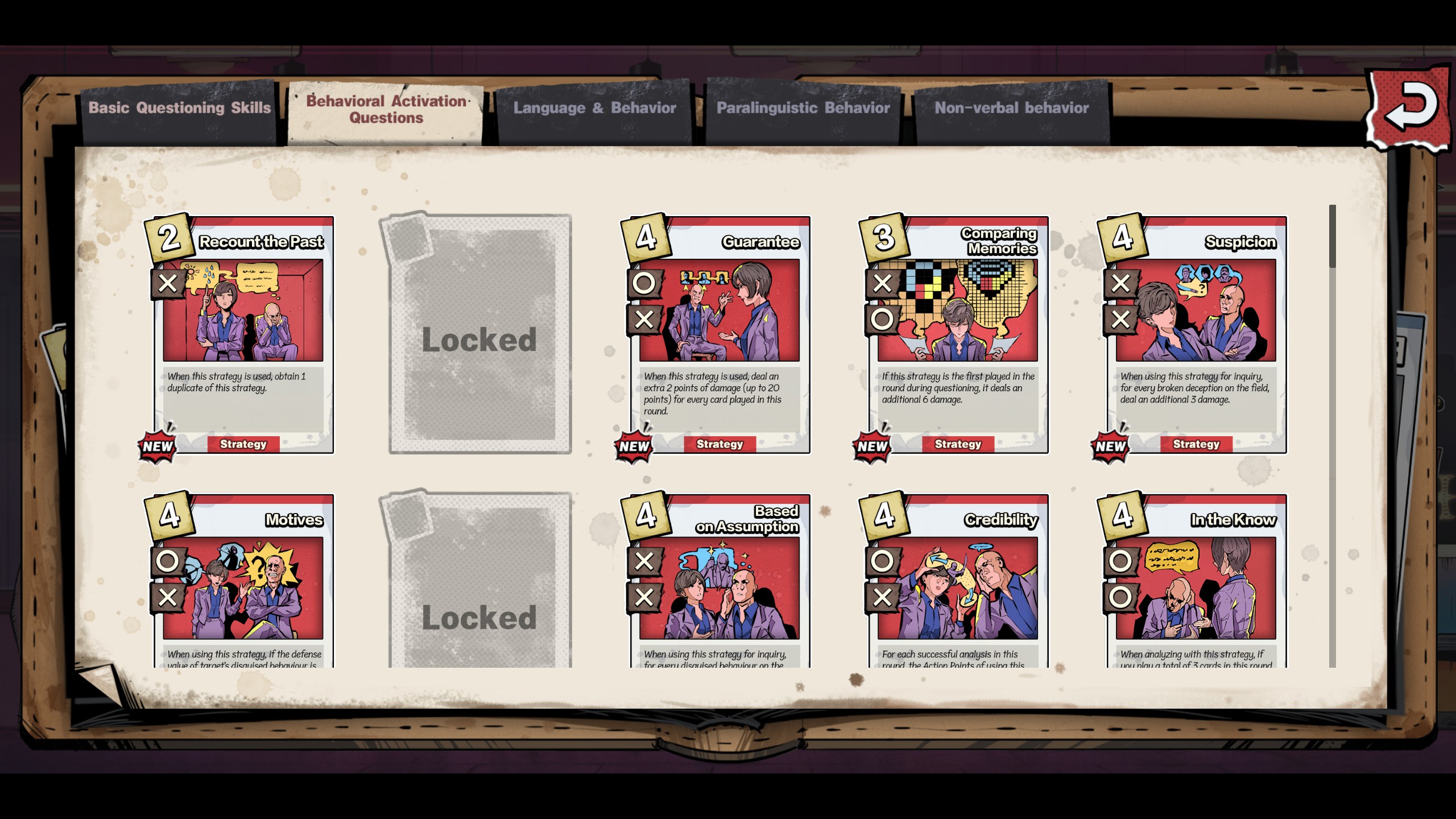Screen dimensions: 1456x819
Task: Click the NEW badge on Suspicion card
Action: pos(1111,446)
